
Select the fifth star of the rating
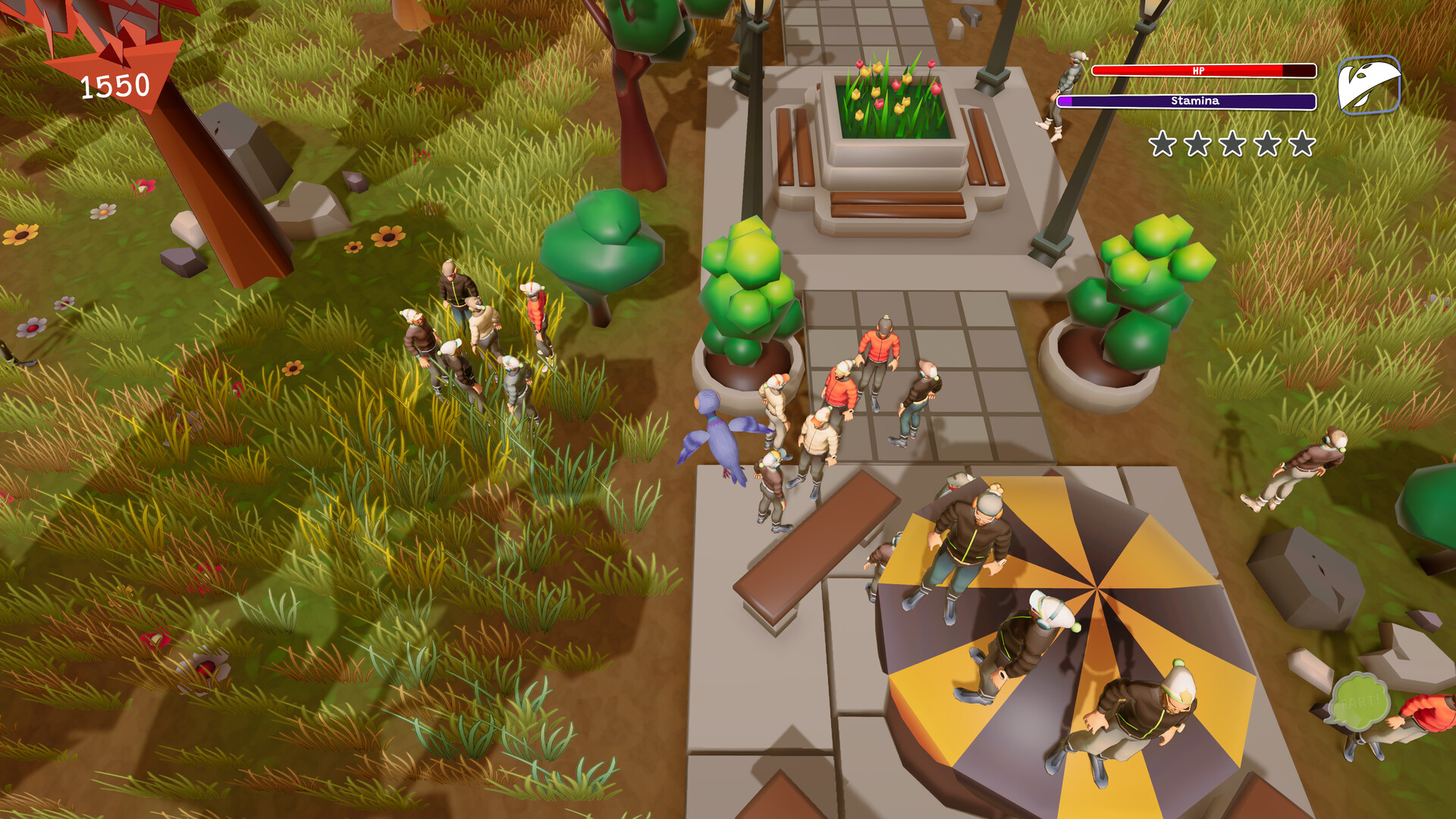(1303, 144)
